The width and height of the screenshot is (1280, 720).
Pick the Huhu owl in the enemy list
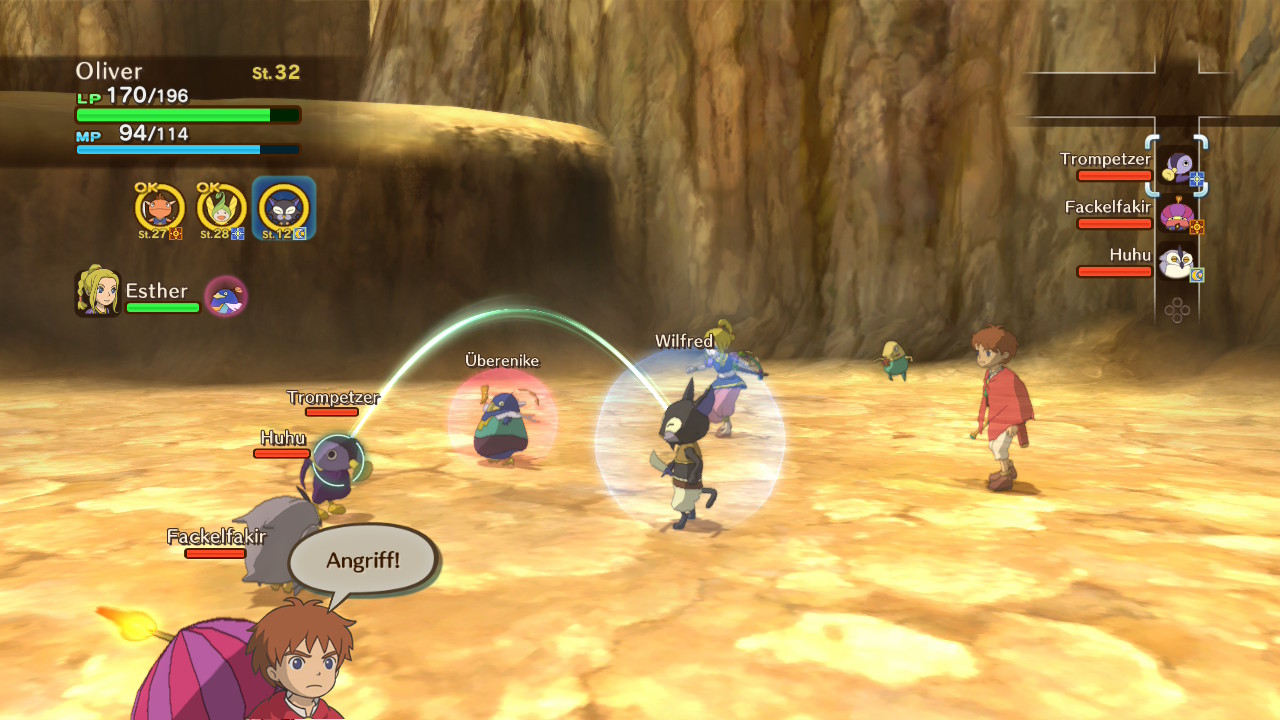(1177, 262)
